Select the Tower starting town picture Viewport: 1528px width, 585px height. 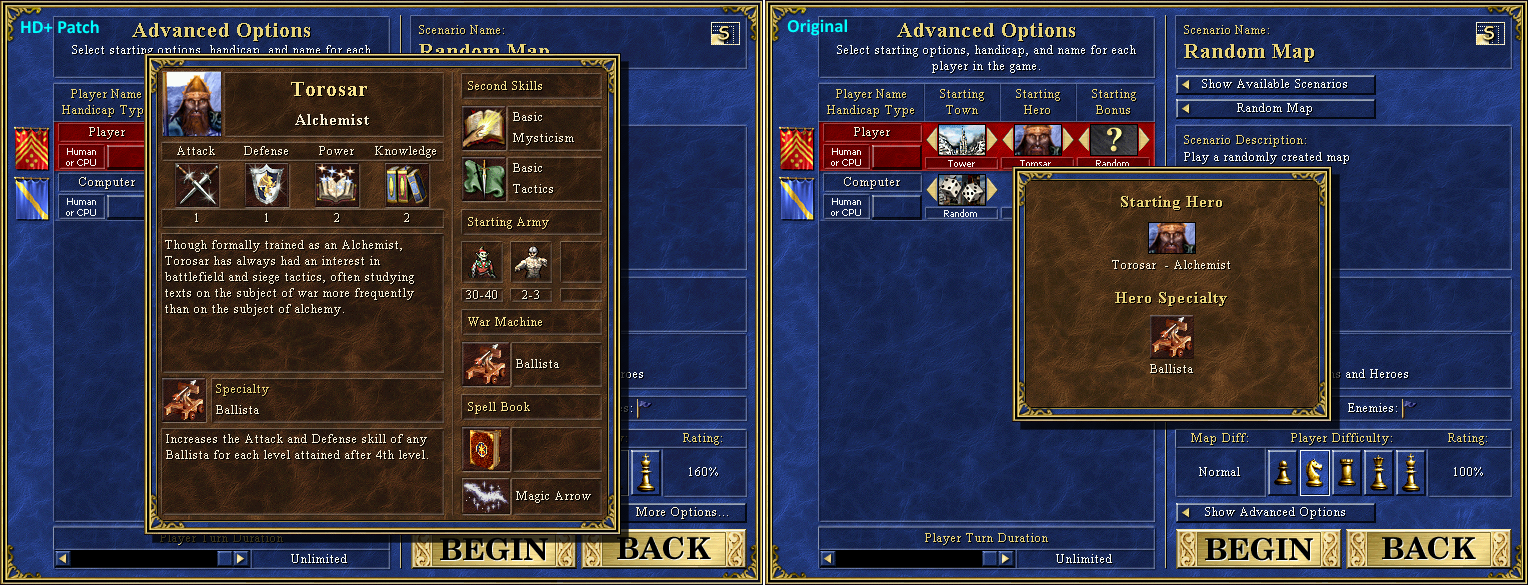tap(962, 139)
